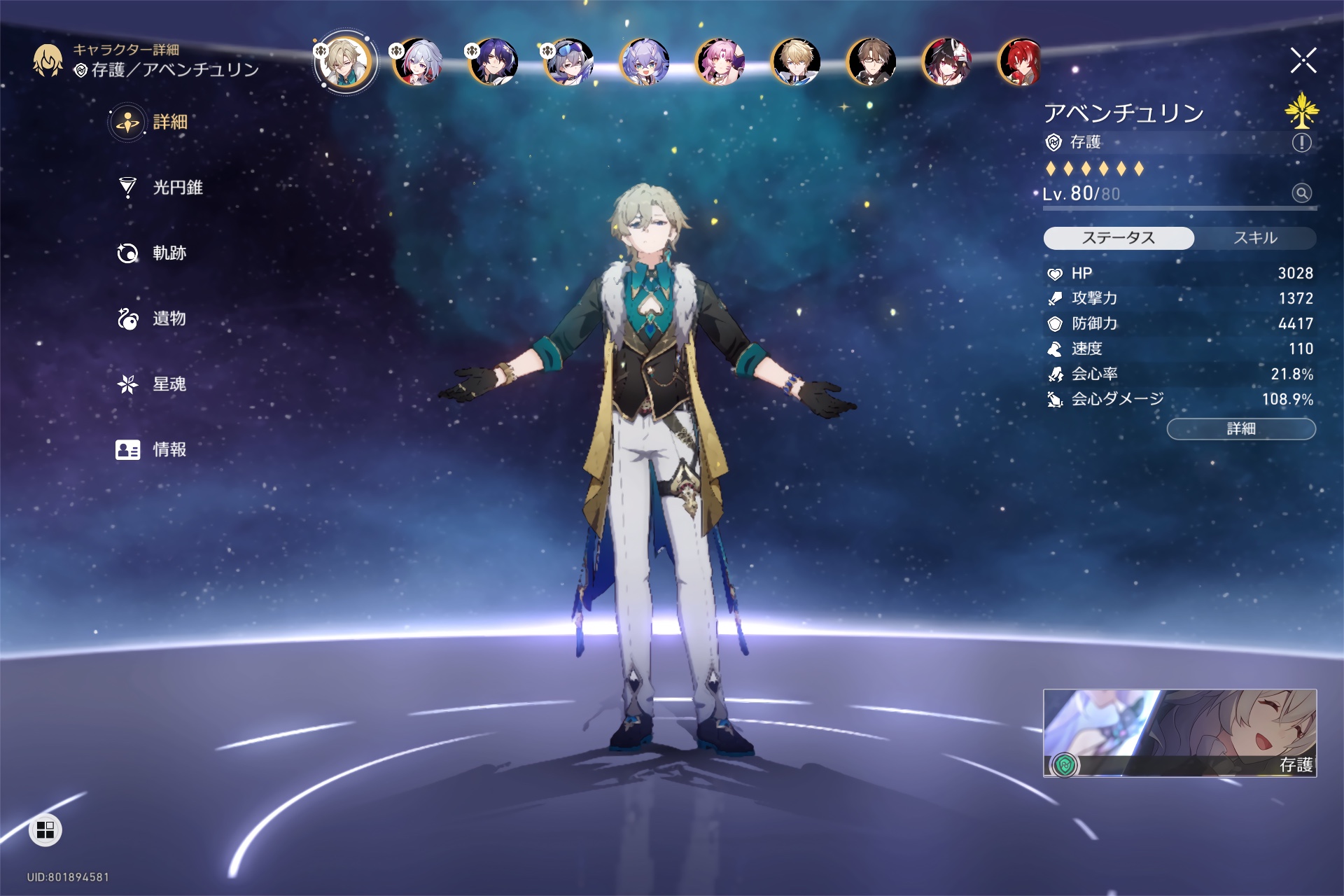
Task: Click the magnifier icon beside level
Action: click(1301, 193)
